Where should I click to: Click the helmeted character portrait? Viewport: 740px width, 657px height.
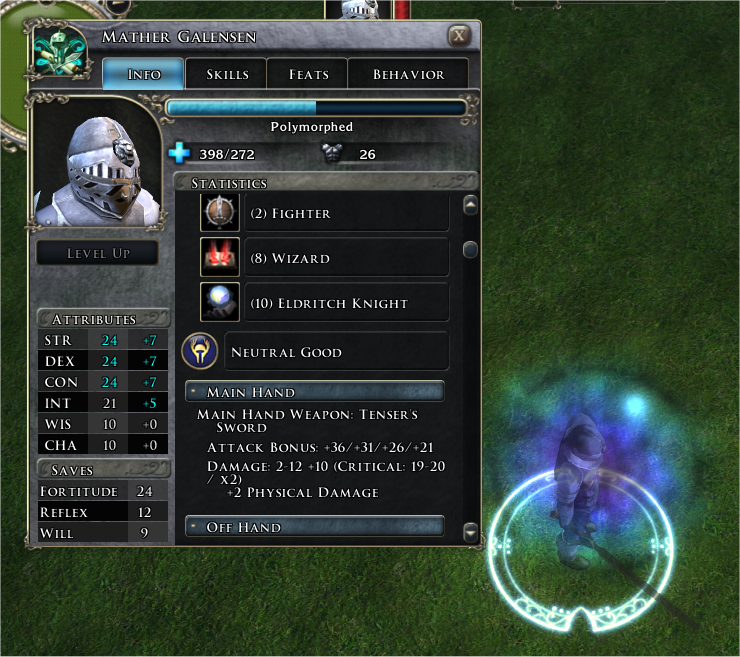click(x=96, y=164)
